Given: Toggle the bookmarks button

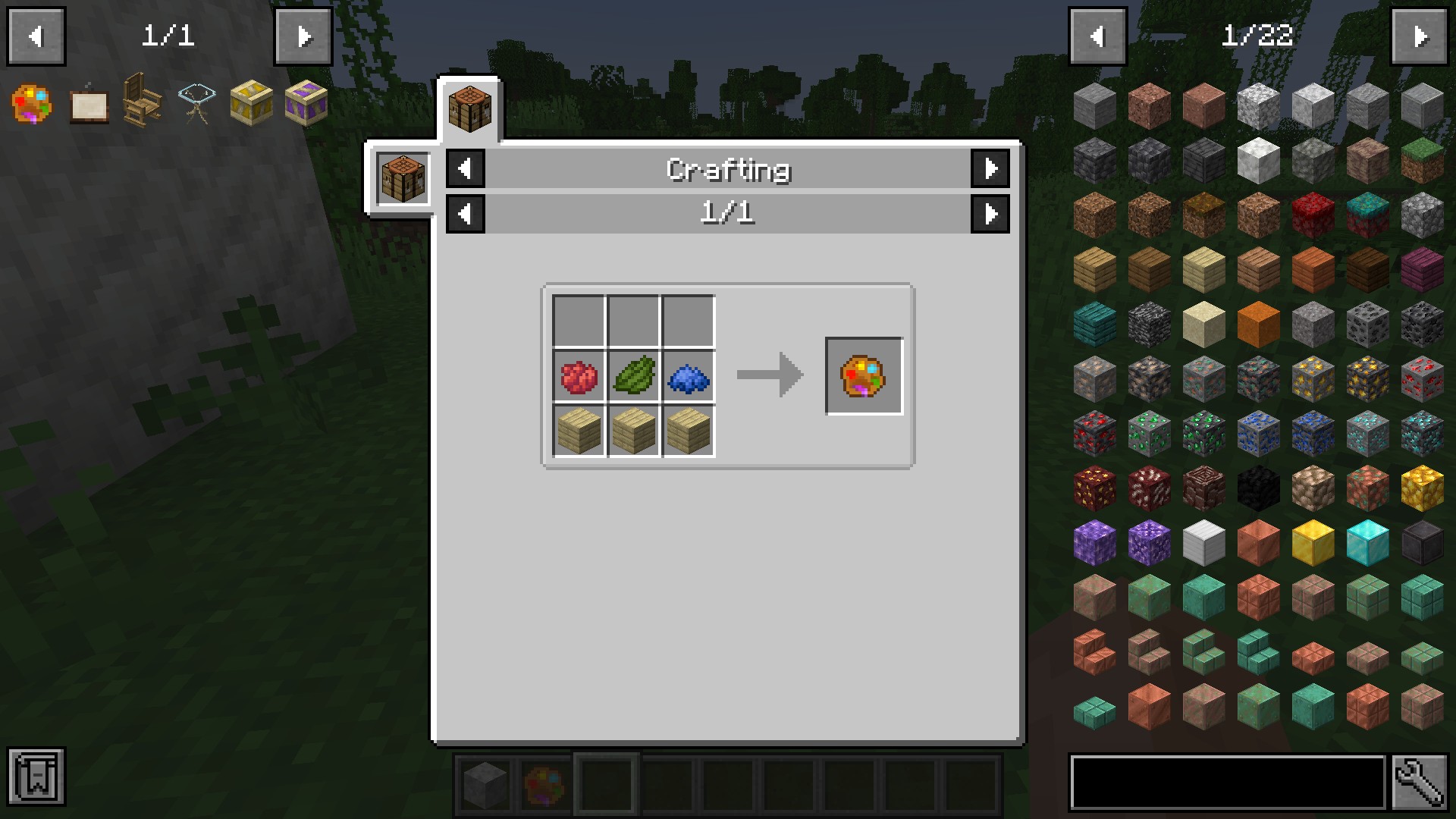Looking at the screenshot, I should (36, 777).
